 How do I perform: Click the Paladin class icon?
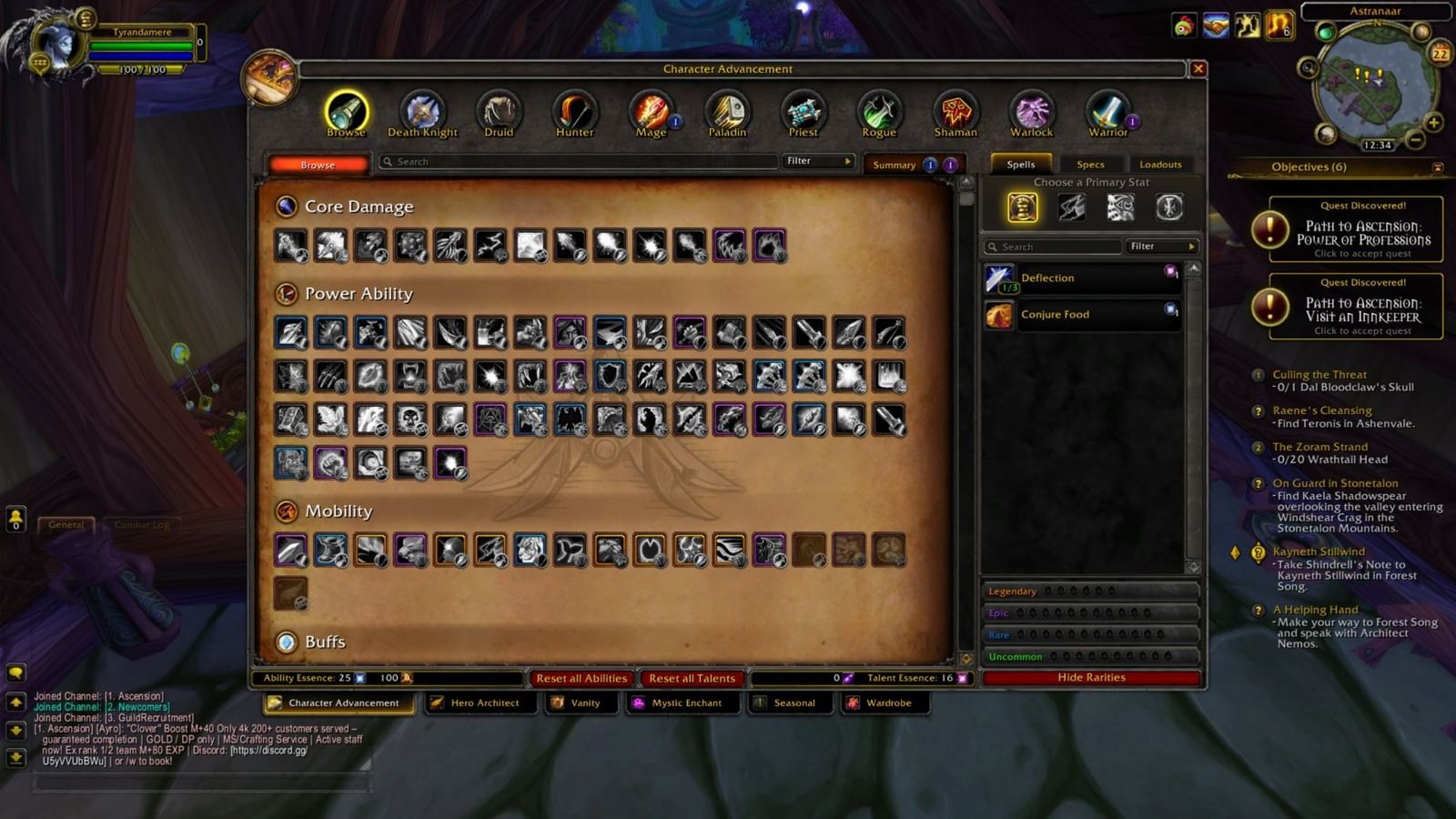[727, 109]
